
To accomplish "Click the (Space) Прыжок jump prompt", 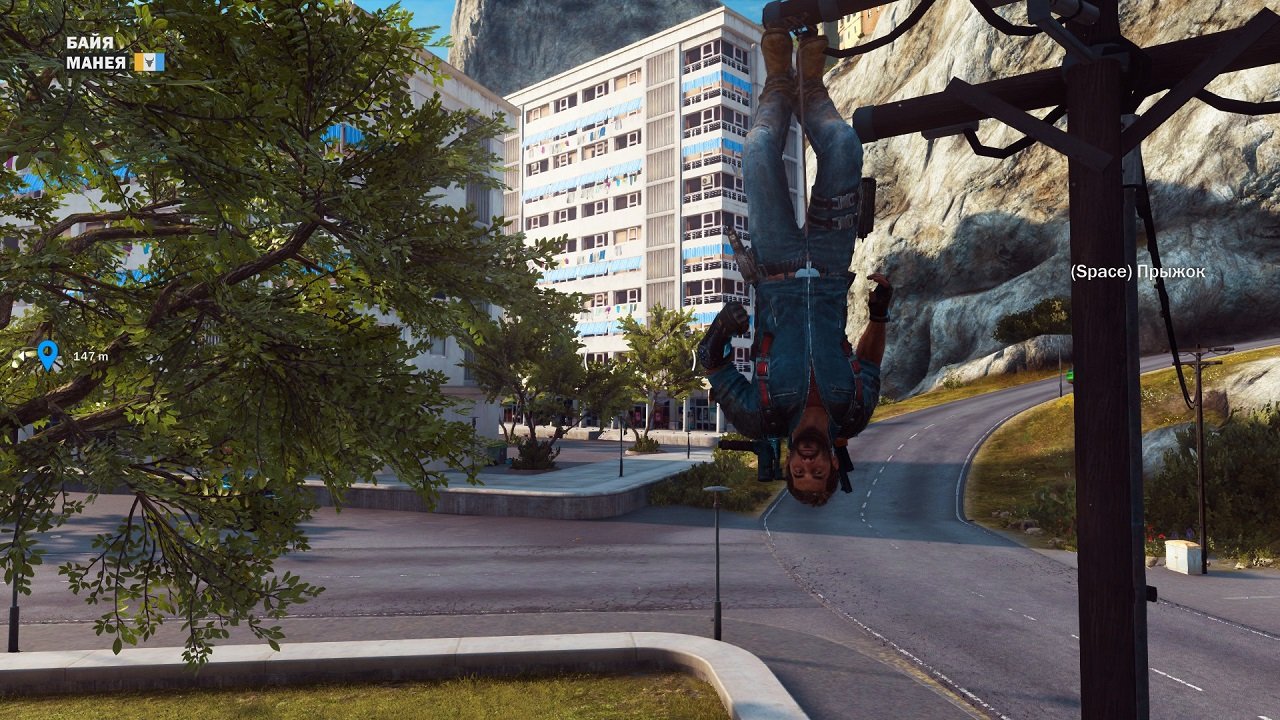I will [1139, 272].
